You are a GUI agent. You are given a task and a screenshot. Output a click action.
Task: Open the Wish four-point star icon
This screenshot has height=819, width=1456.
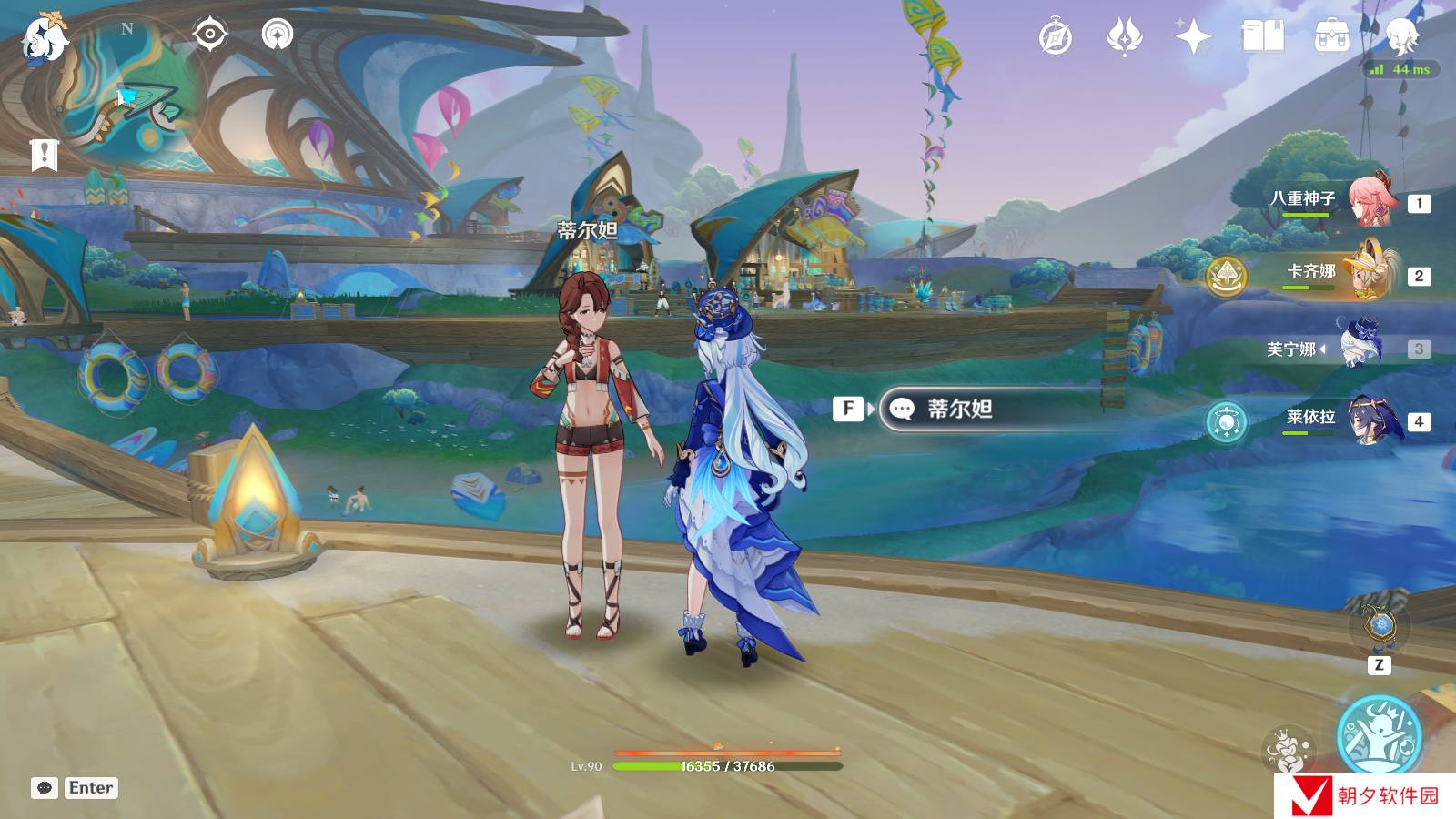[1193, 37]
